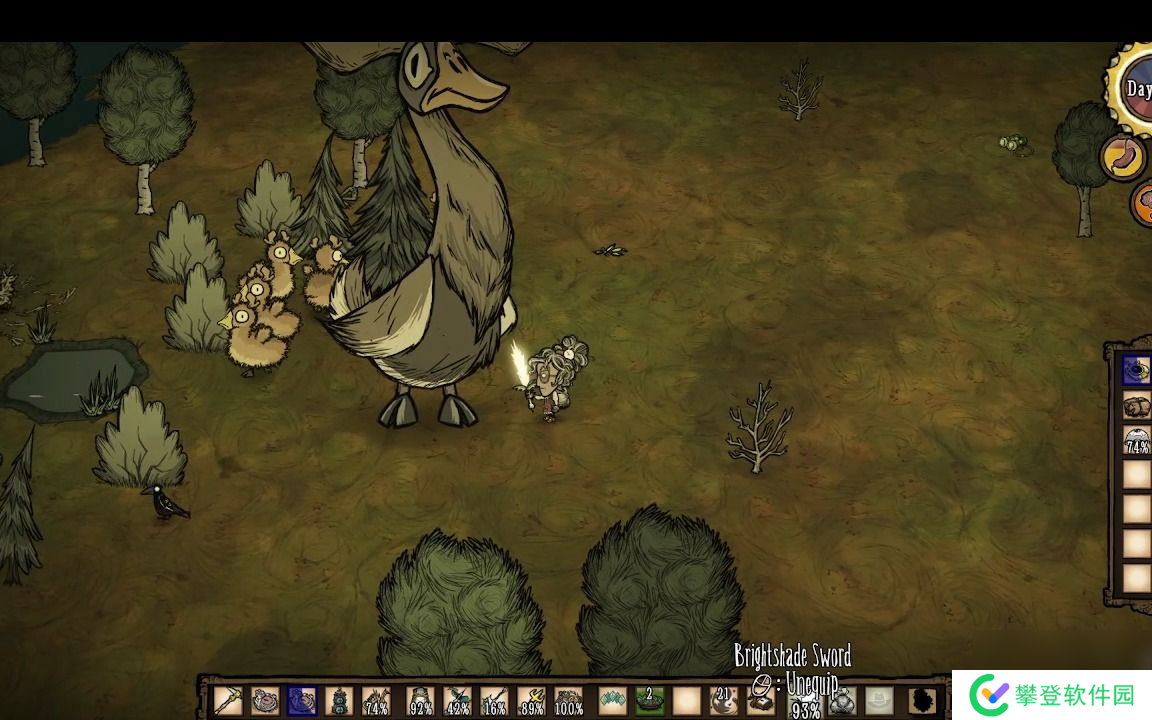1152x720 pixels.
Task: Unequip the Brightshade Sword at 93%
Action: click(805, 702)
